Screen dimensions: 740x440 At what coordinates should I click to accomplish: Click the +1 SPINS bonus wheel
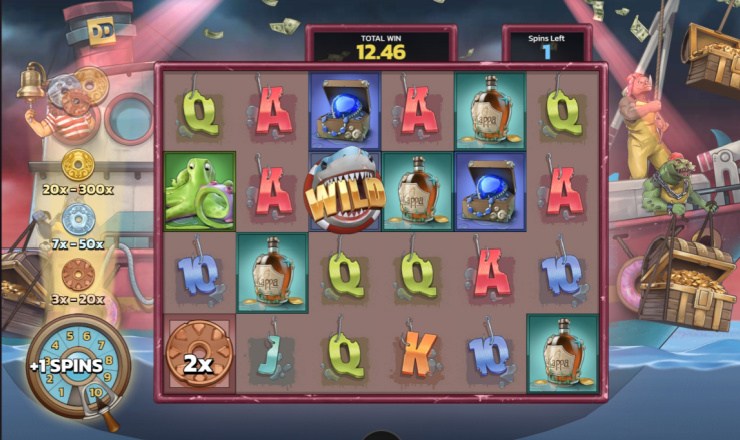point(78,367)
